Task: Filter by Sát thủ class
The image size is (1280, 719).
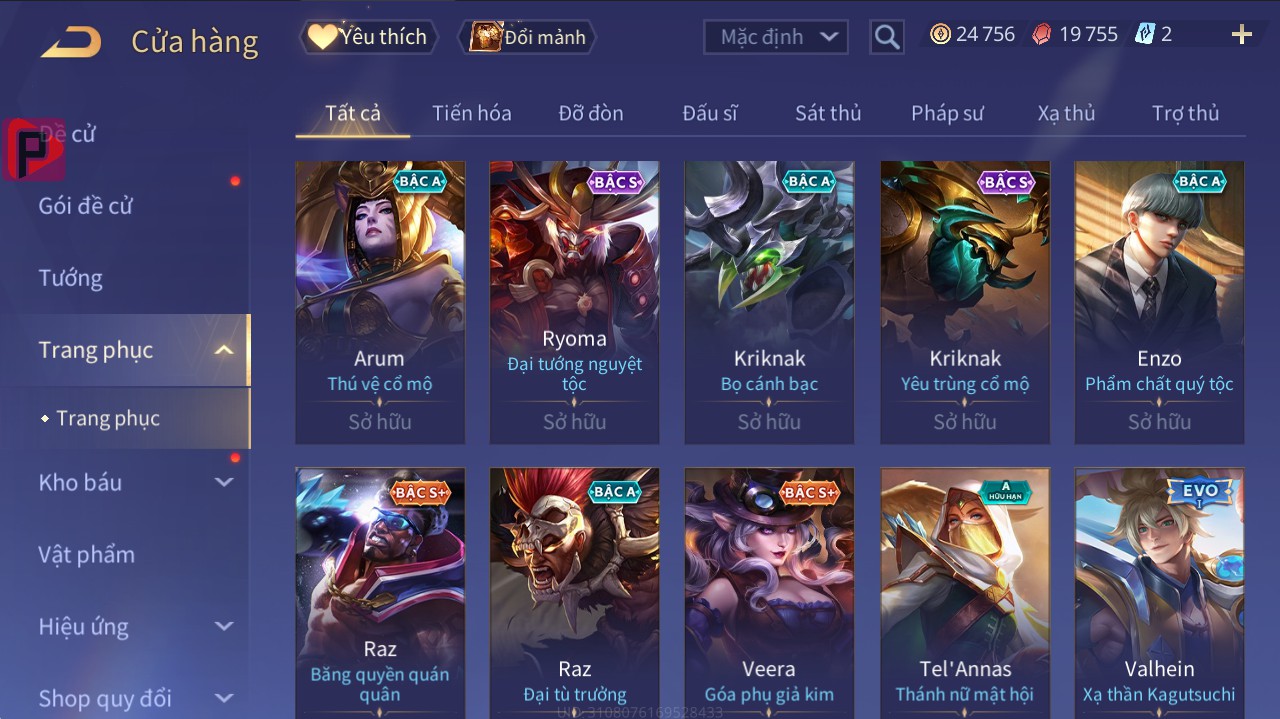Action: point(828,113)
